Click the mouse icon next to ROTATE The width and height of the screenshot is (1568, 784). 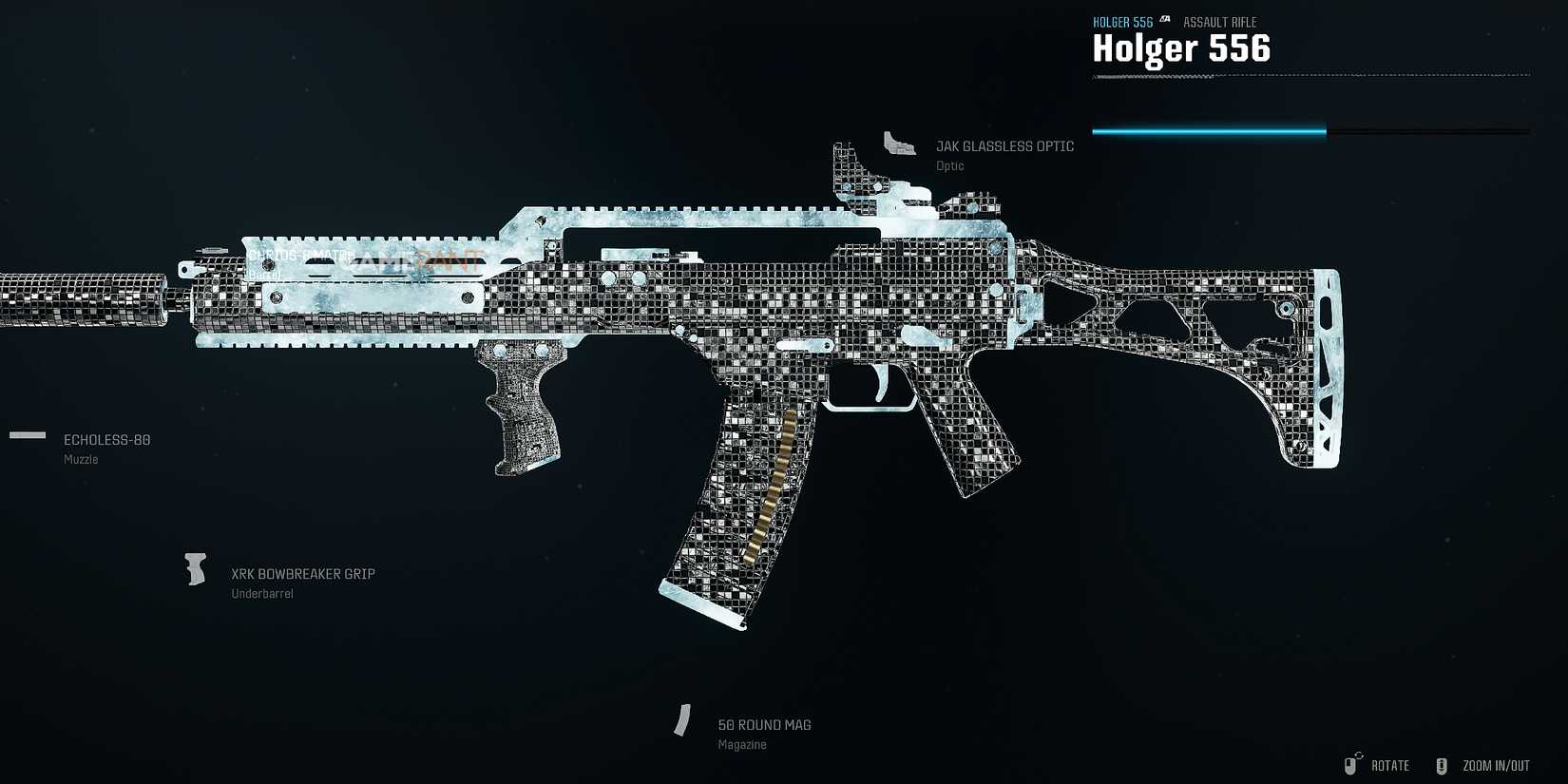tap(1351, 764)
